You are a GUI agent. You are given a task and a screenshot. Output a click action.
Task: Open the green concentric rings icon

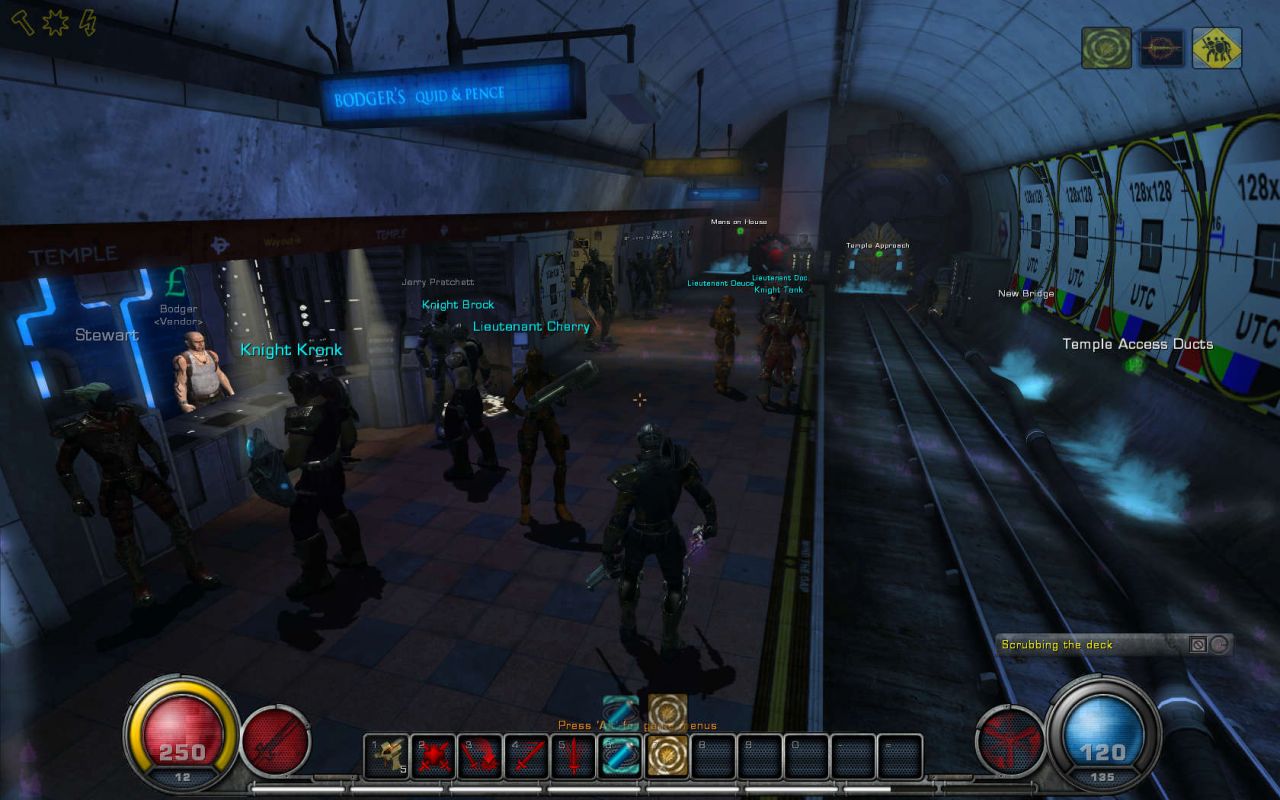coord(1106,48)
